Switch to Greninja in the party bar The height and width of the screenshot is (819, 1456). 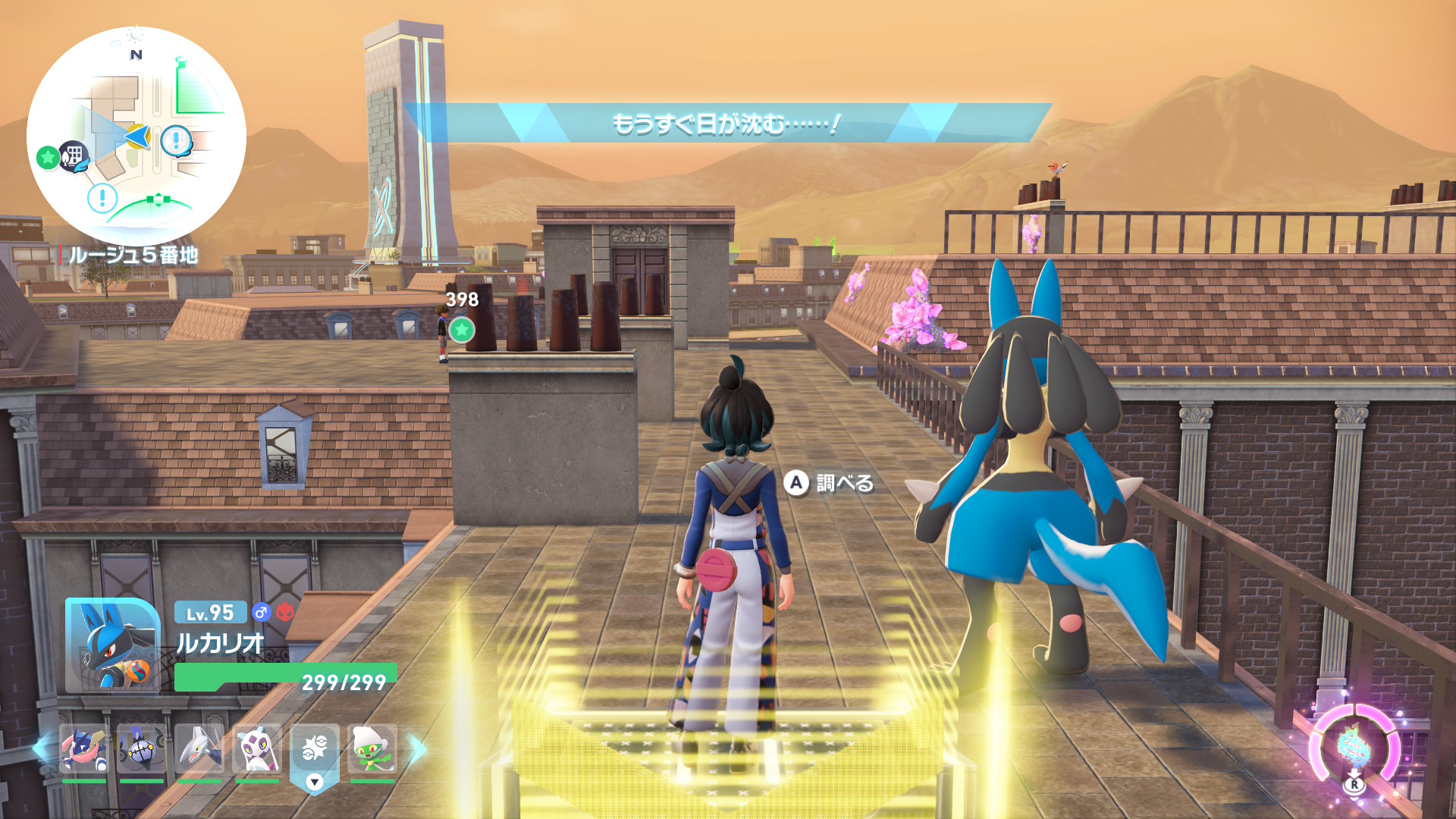(x=83, y=748)
